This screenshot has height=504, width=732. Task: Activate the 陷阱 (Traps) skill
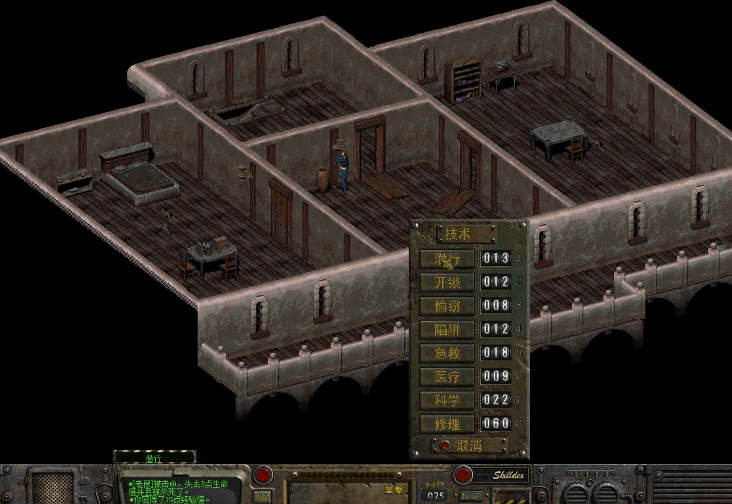tap(446, 329)
